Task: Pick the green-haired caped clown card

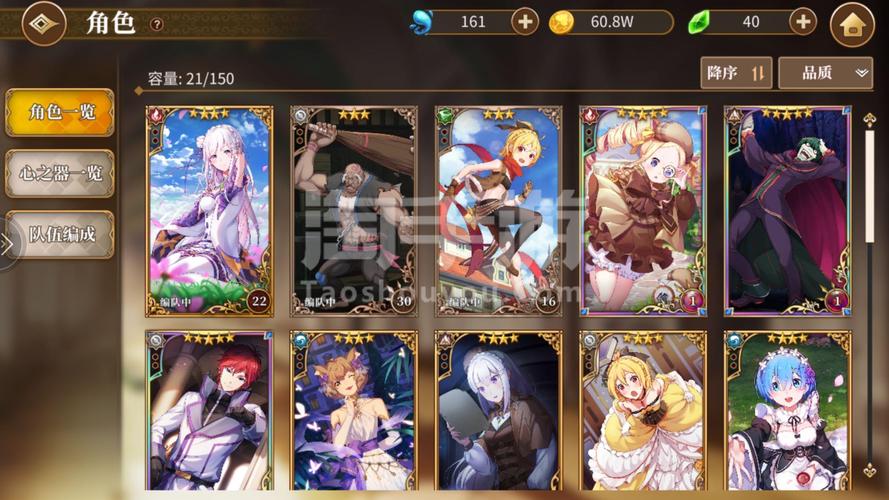Action: [787, 210]
